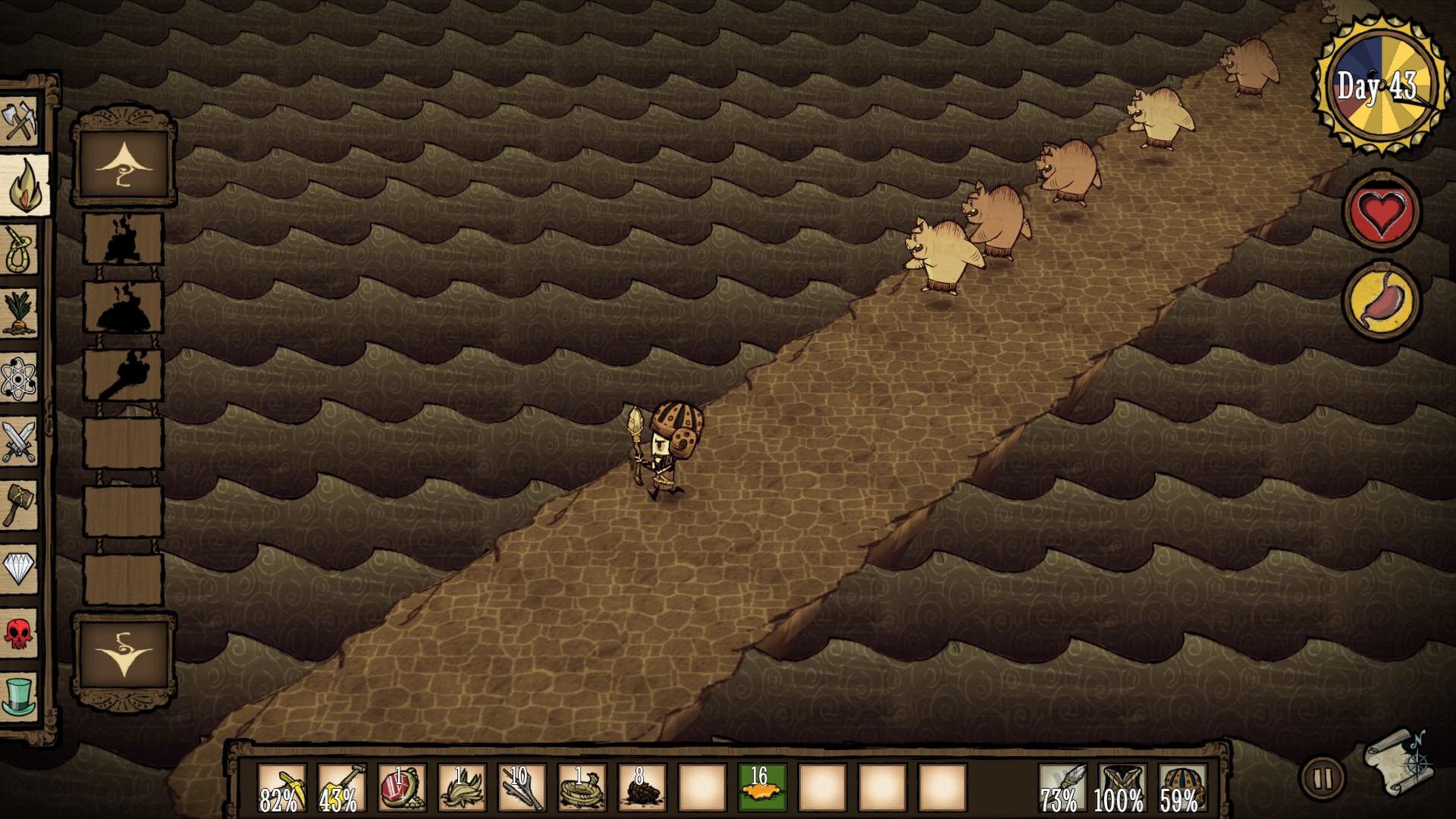The image size is (1456, 819).
Task: Open the Refine diamond crafting tab
Action: click(x=19, y=567)
